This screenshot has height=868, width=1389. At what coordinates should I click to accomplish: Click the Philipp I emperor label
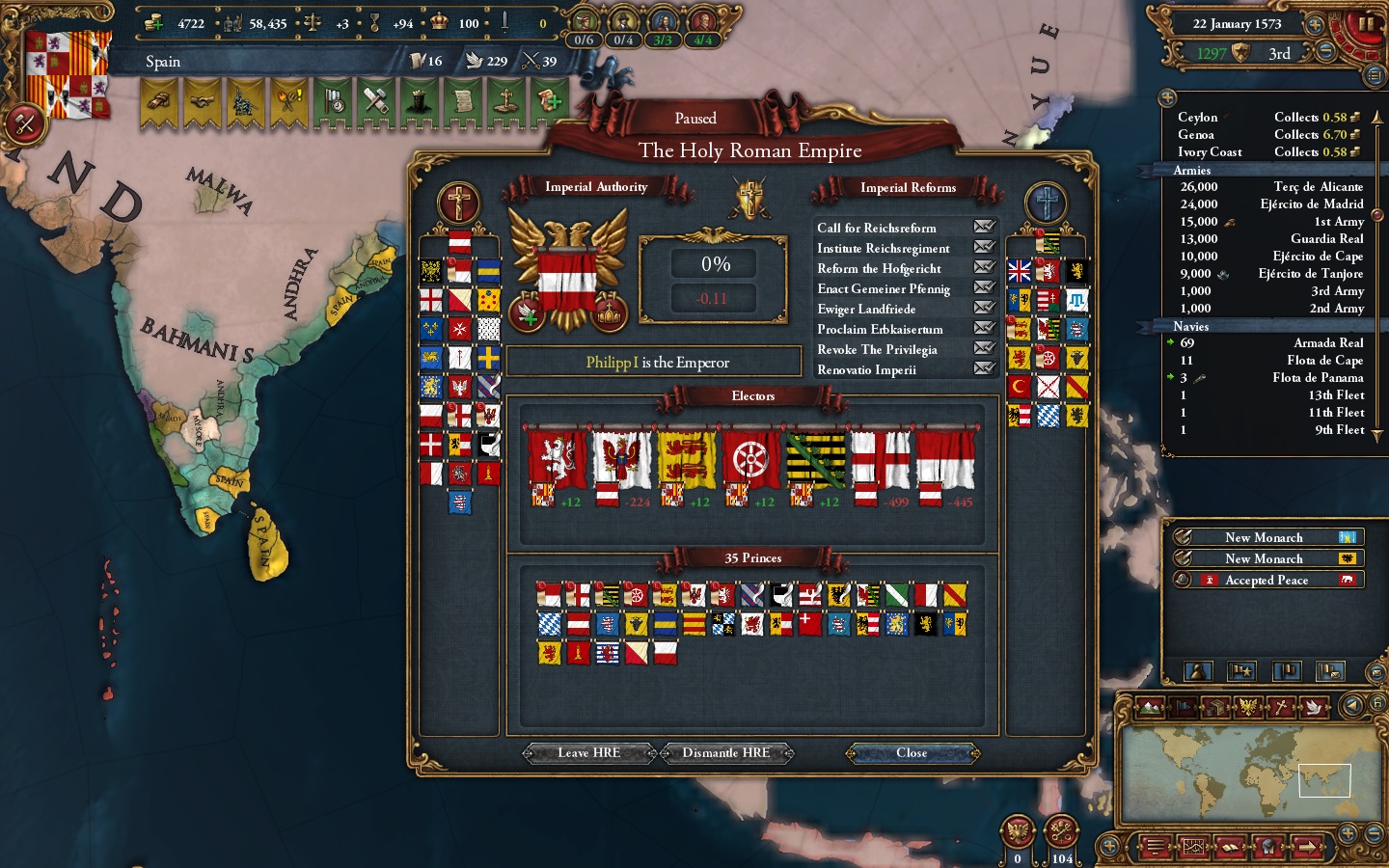coord(654,363)
